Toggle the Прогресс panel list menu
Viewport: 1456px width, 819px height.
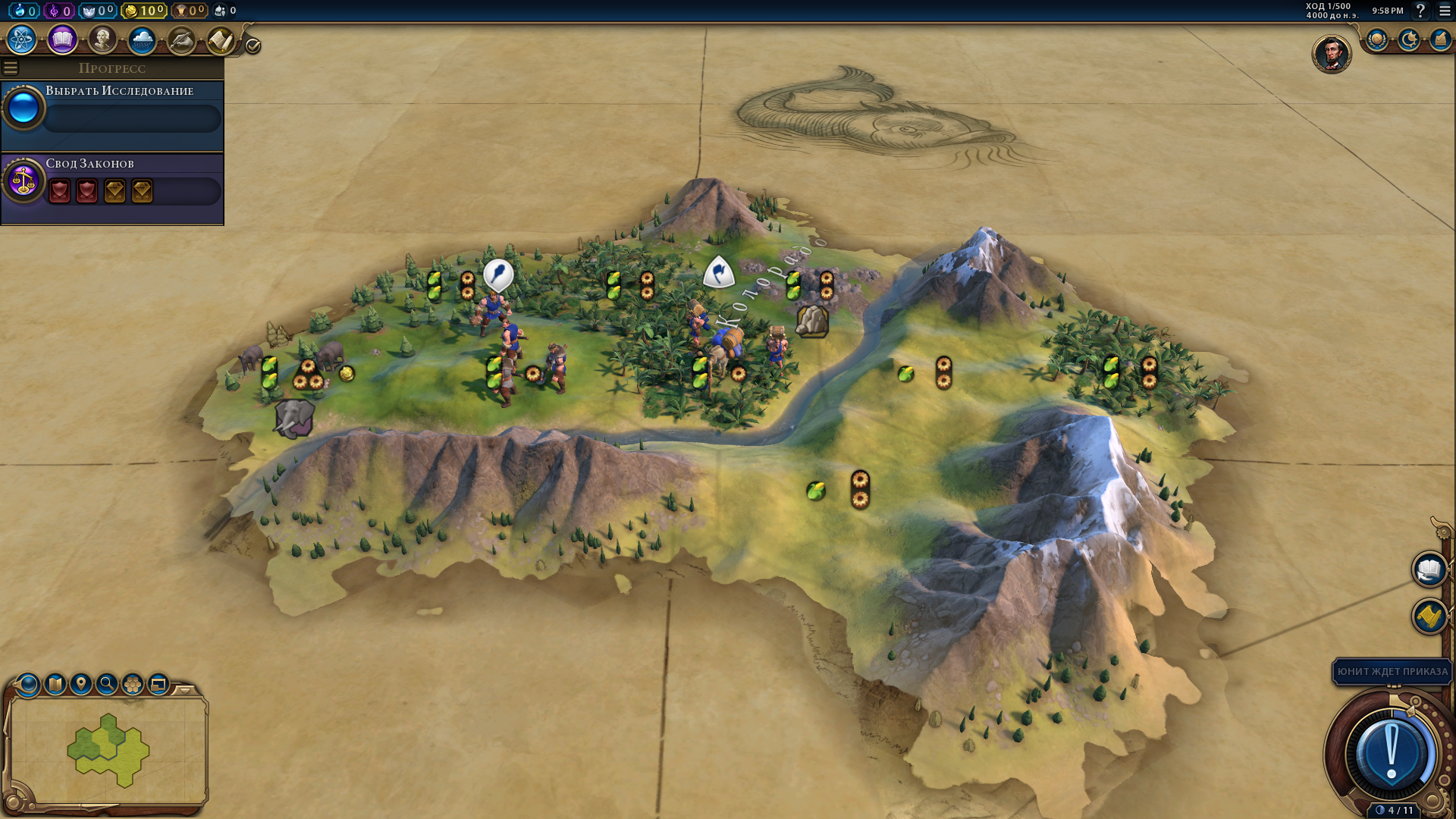click(11, 68)
